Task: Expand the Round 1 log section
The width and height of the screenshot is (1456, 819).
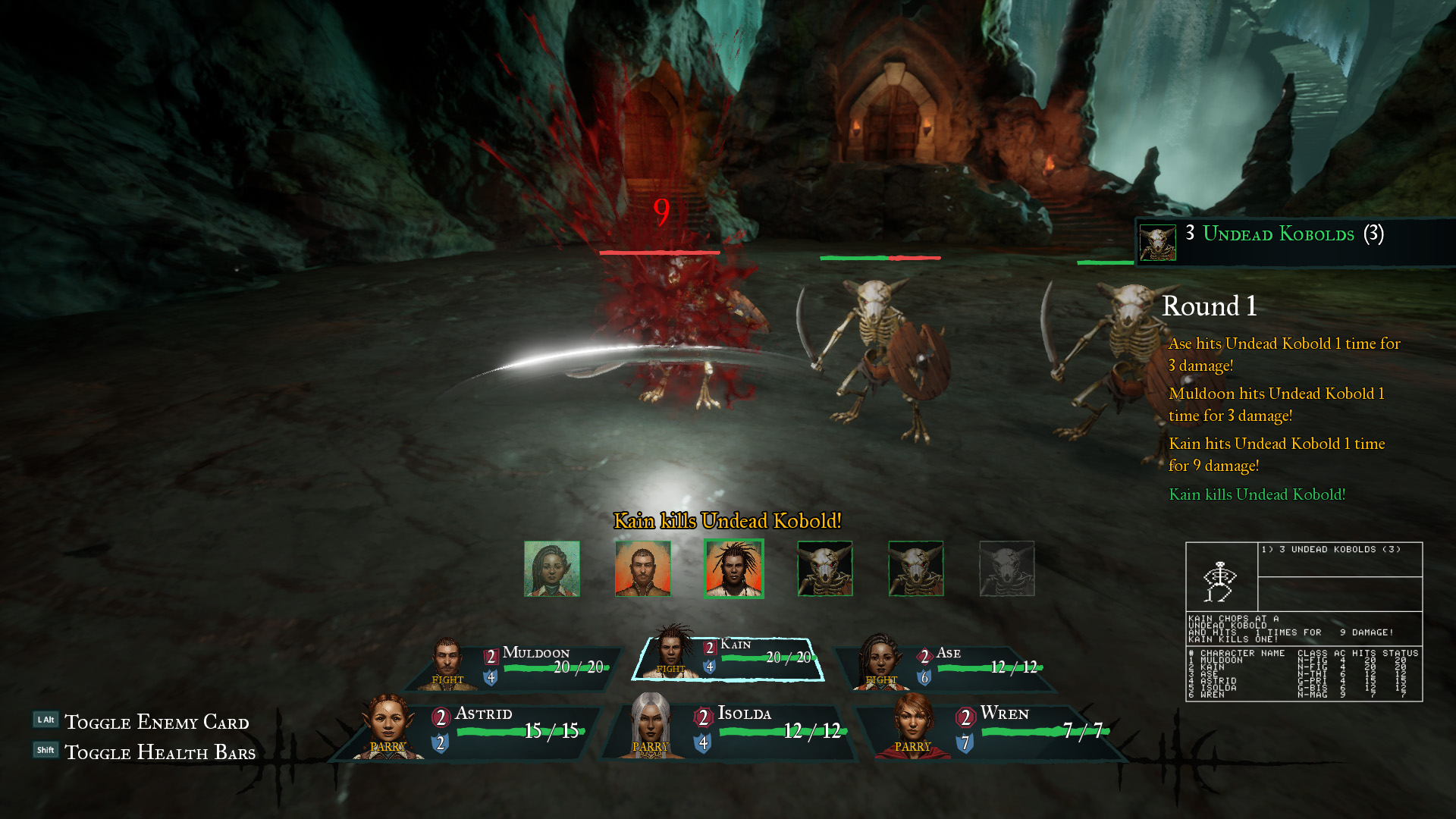Action: (1209, 307)
